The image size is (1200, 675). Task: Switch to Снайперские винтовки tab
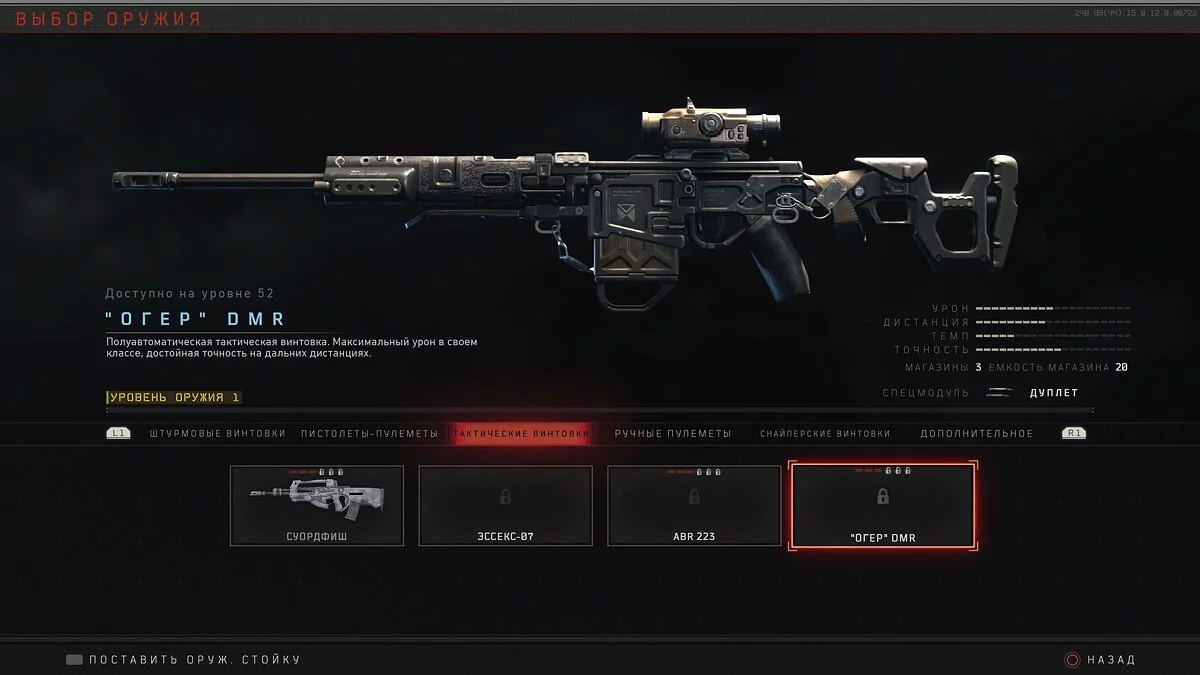coord(824,433)
